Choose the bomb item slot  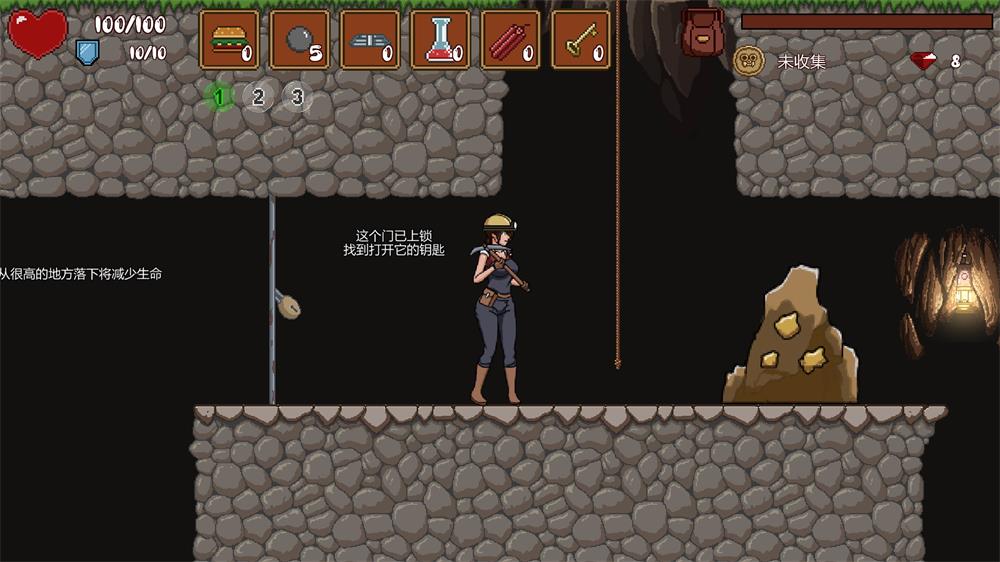300,40
